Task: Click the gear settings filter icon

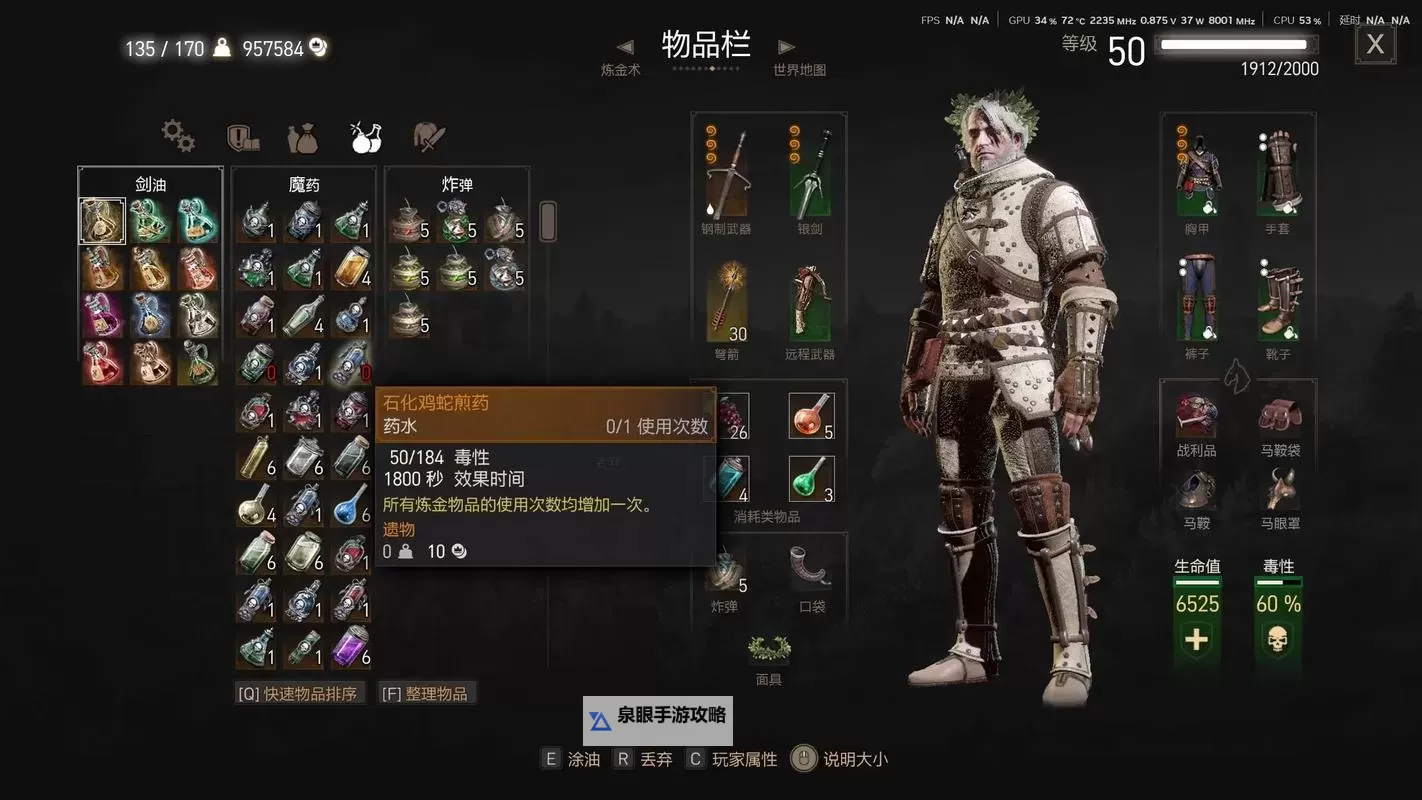Action: 178,134
